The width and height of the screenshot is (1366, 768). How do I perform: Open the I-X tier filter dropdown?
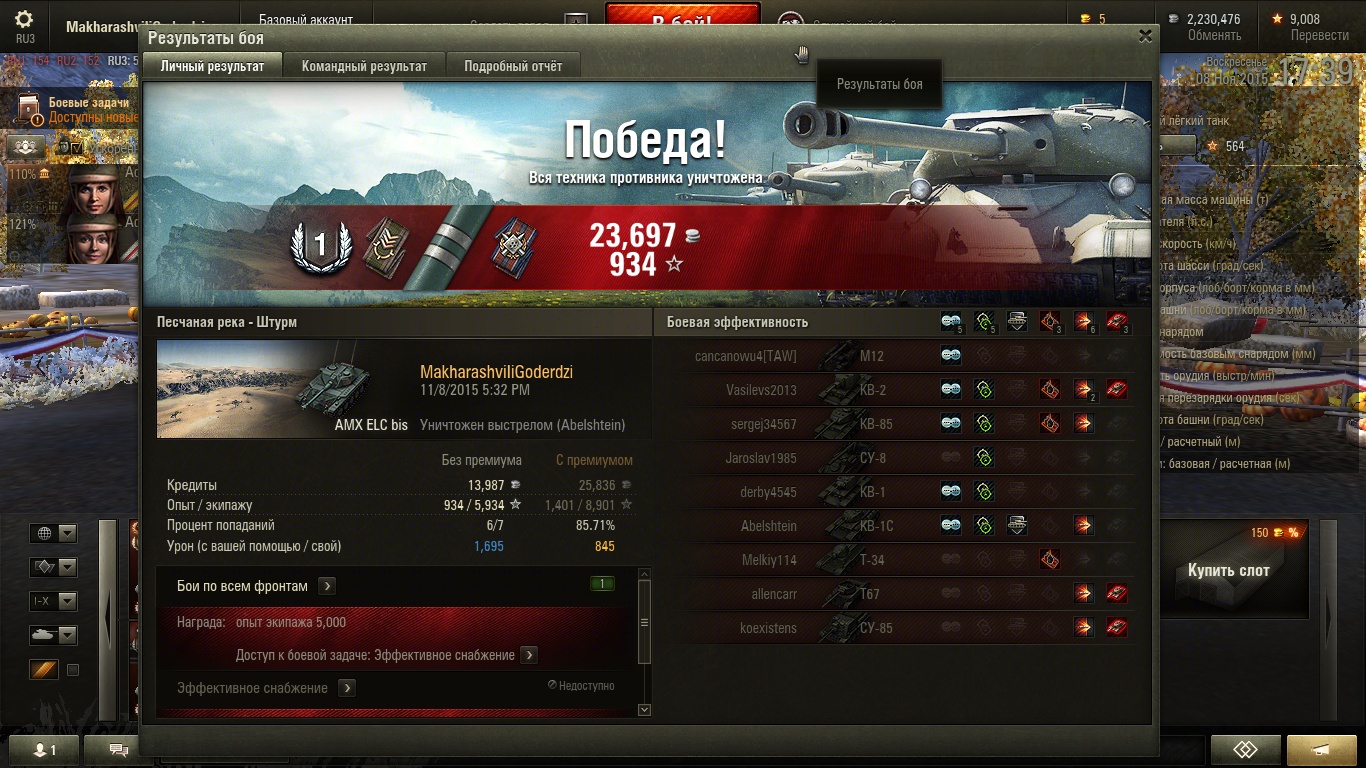(x=54, y=602)
